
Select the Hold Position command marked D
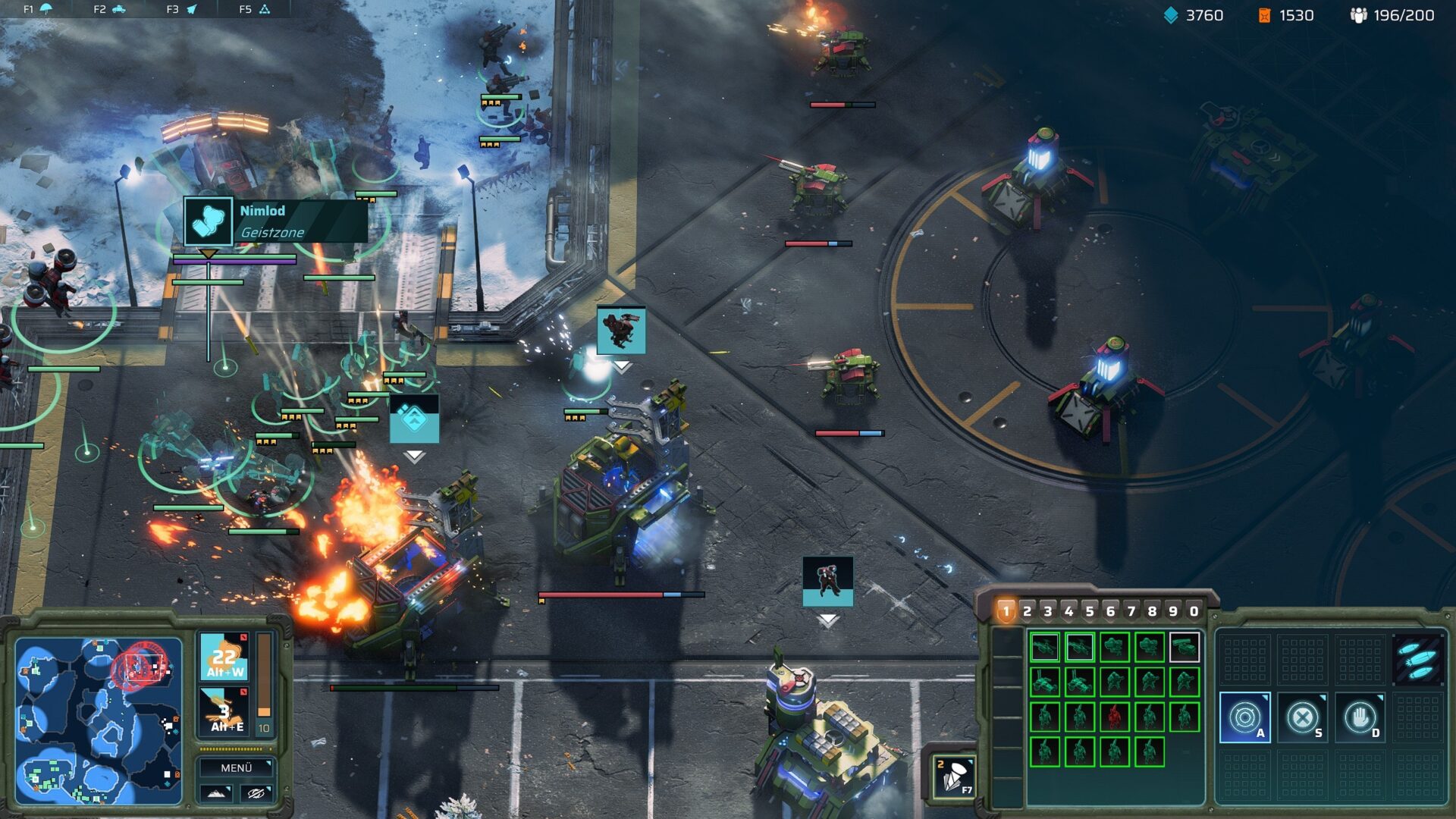1360,719
